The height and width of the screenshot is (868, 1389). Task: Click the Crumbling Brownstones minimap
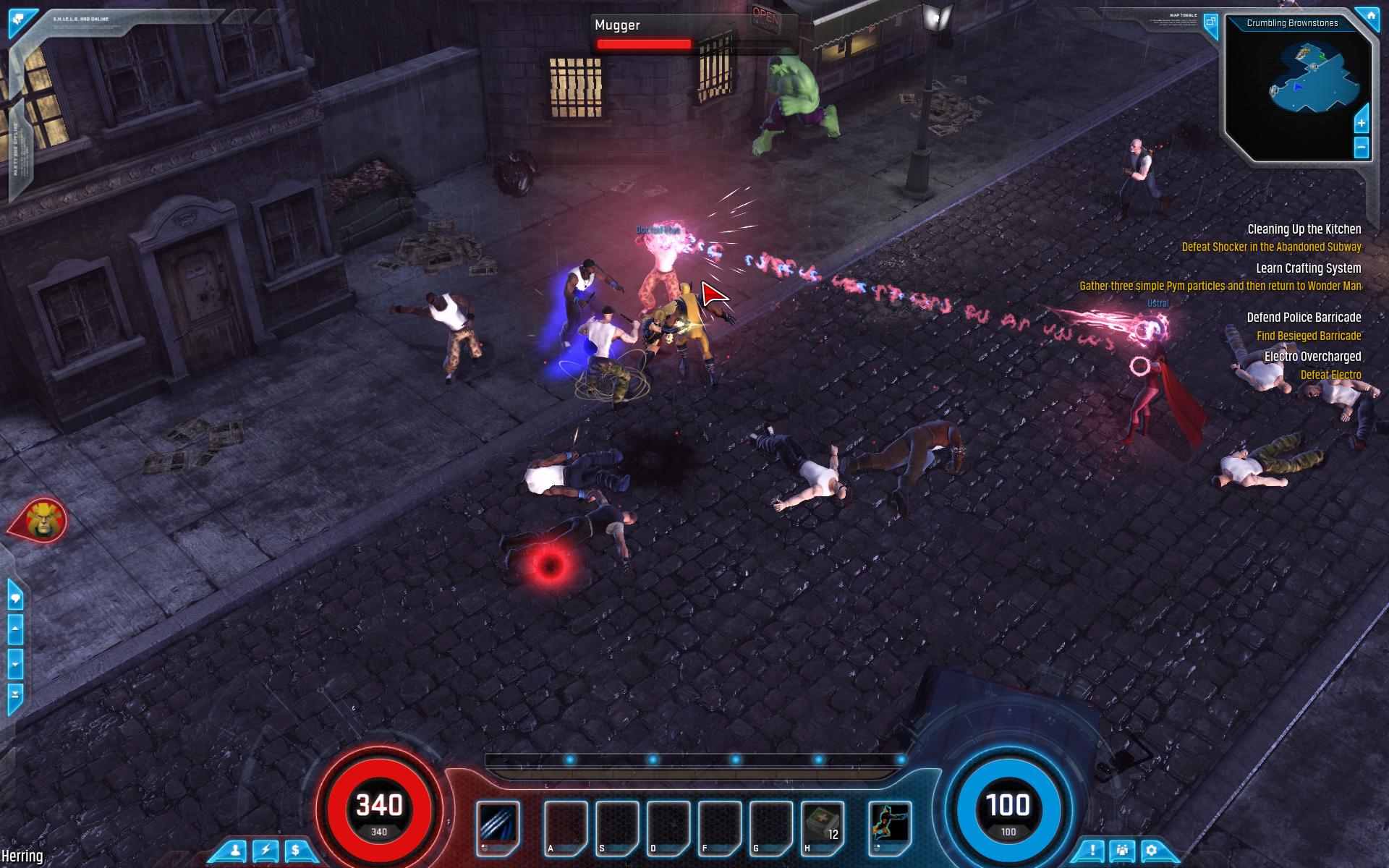click(1298, 87)
